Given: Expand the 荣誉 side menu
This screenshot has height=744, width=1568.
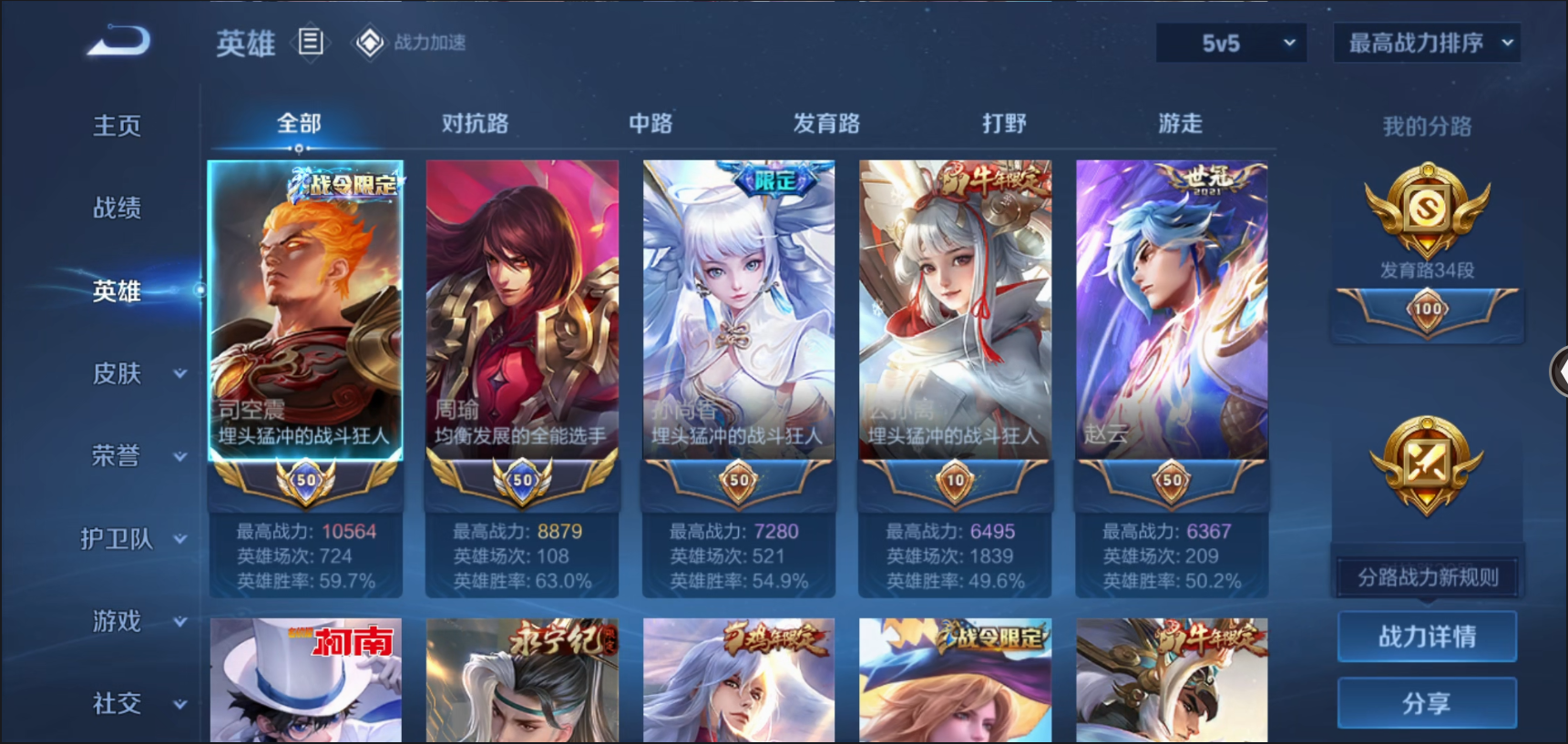Looking at the screenshot, I should (x=137, y=455).
